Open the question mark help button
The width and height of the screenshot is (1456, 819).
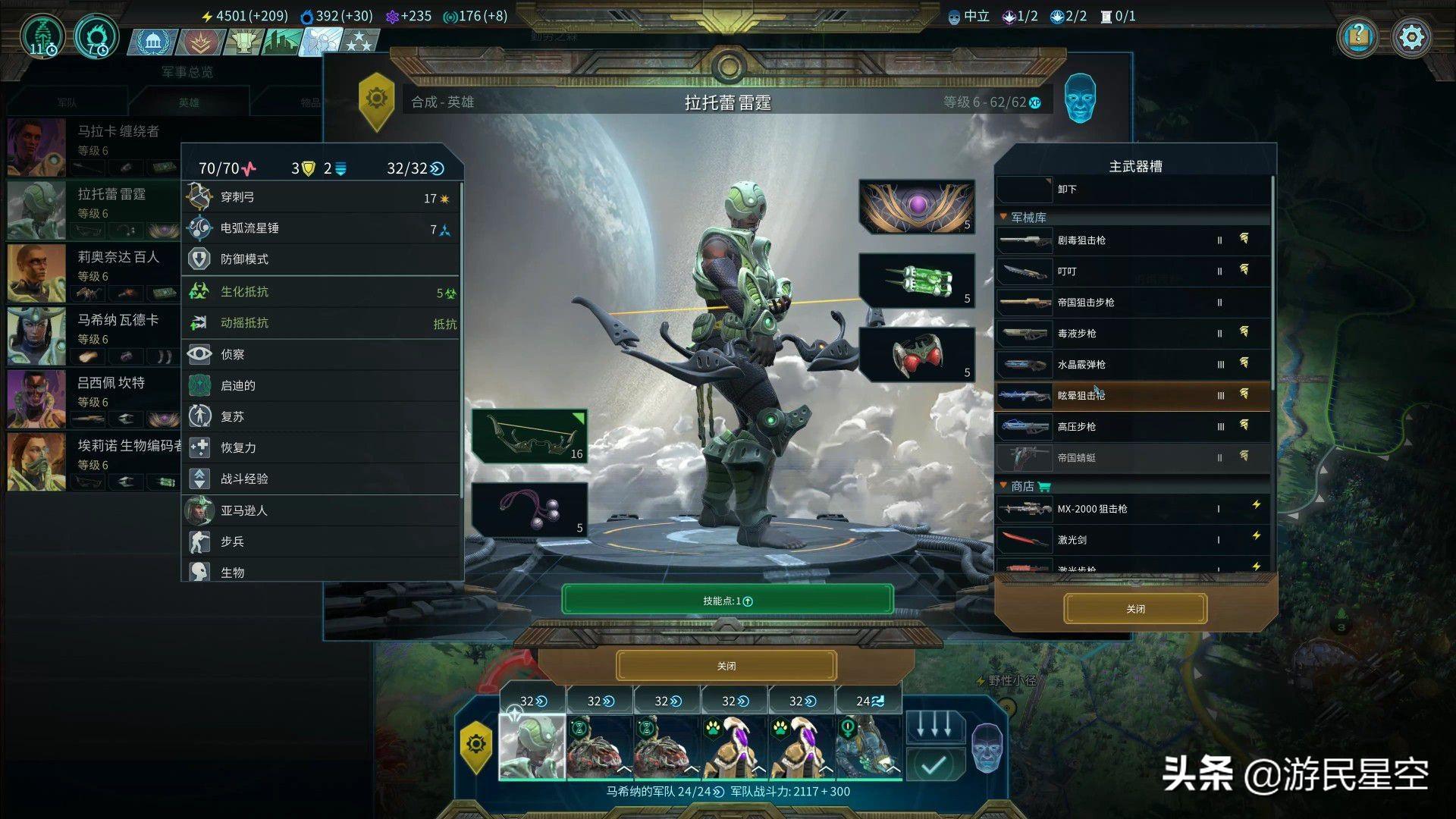1358,36
